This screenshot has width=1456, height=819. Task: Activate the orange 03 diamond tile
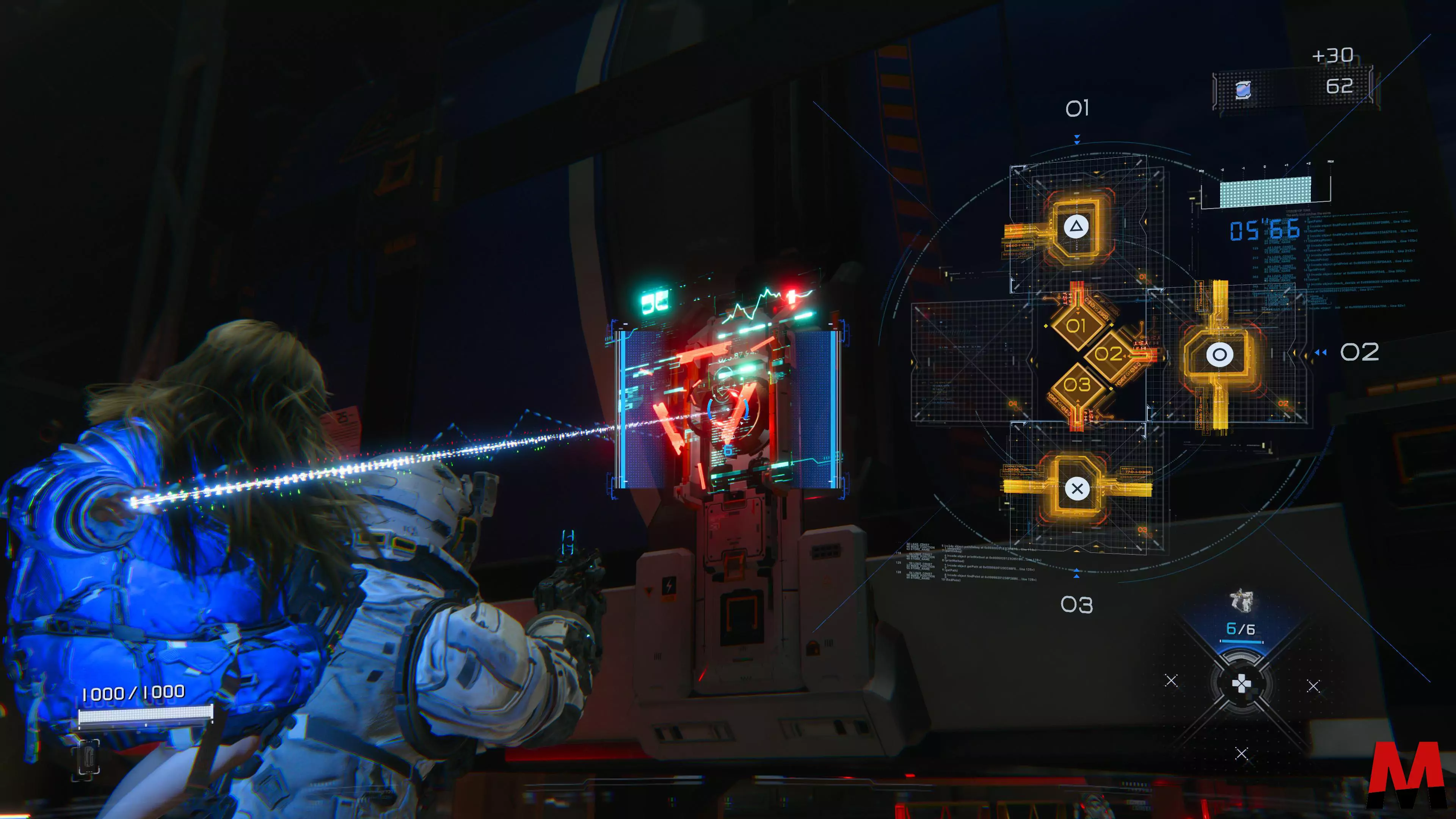click(1077, 386)
